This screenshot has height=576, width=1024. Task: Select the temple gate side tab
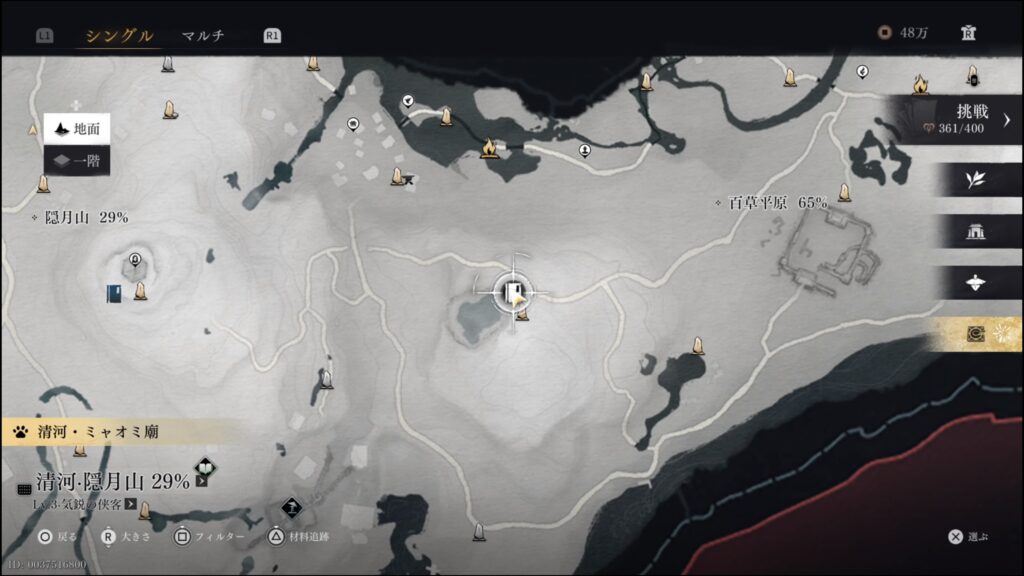point(975,232)
